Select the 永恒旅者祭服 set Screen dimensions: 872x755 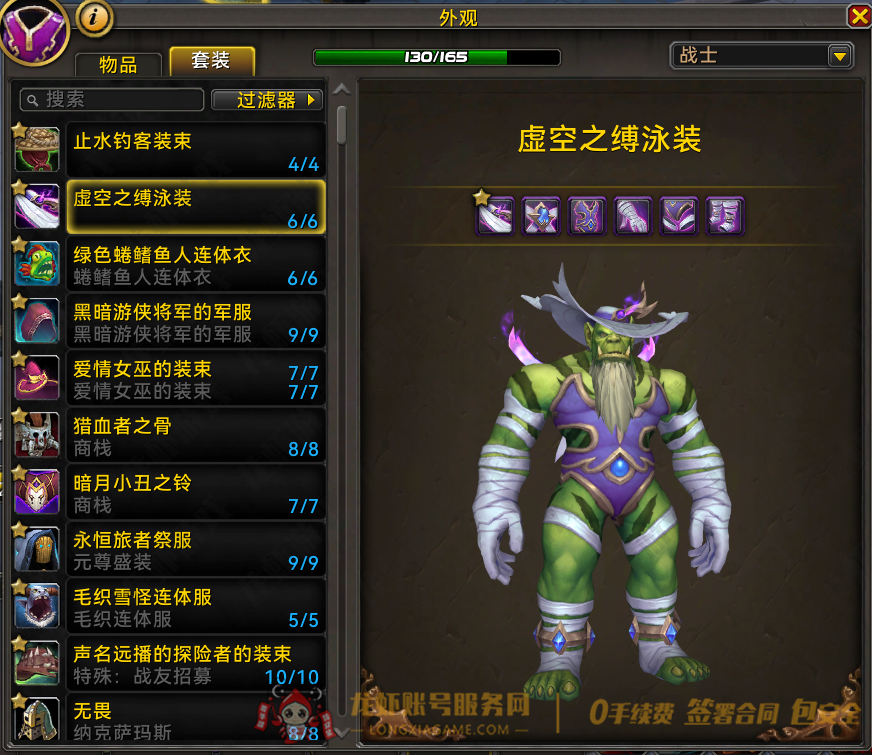pyautogui.click(x=195, y=549)
